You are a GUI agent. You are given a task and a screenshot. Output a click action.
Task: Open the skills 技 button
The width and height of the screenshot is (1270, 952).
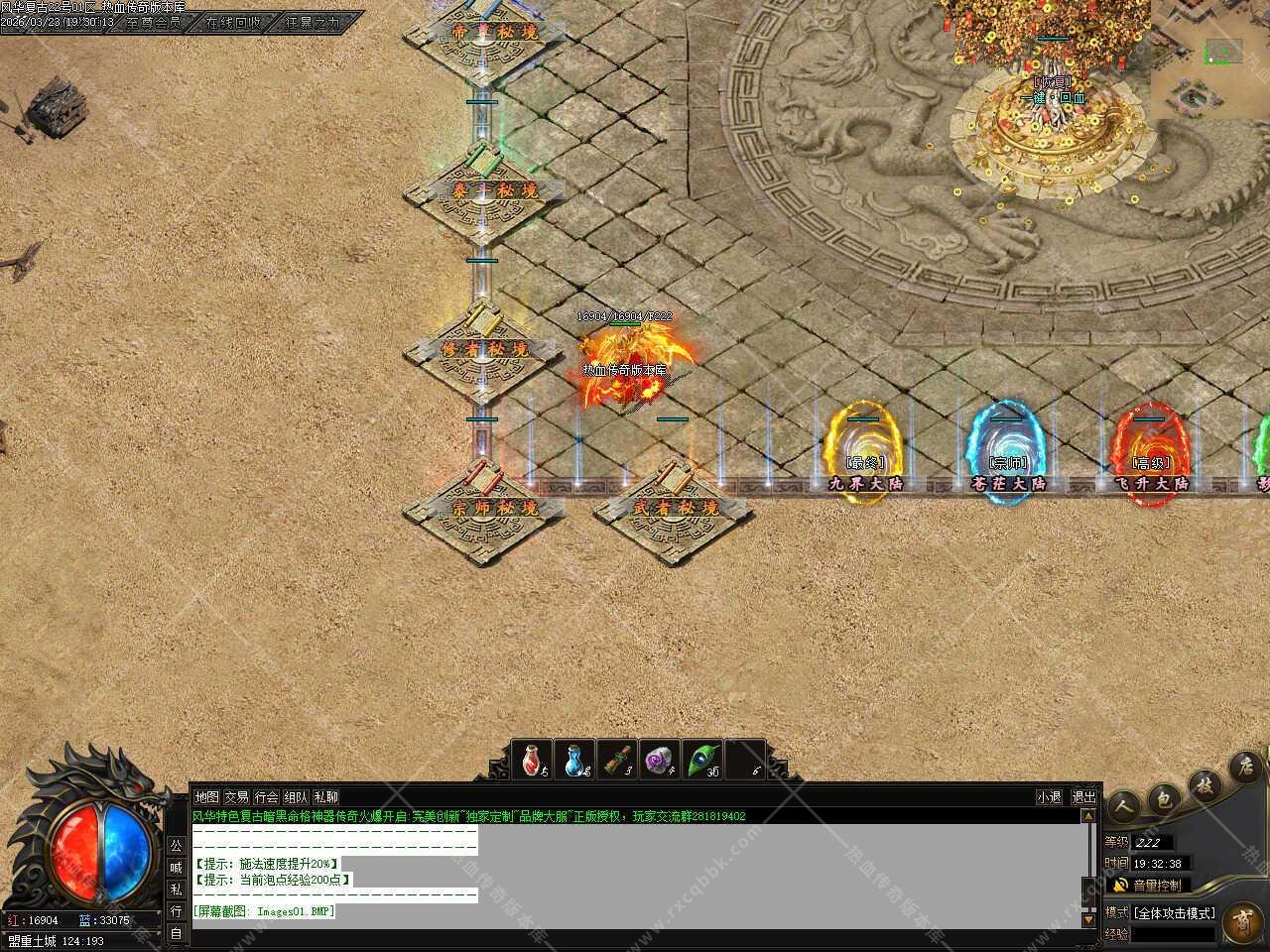point(1204,782)
